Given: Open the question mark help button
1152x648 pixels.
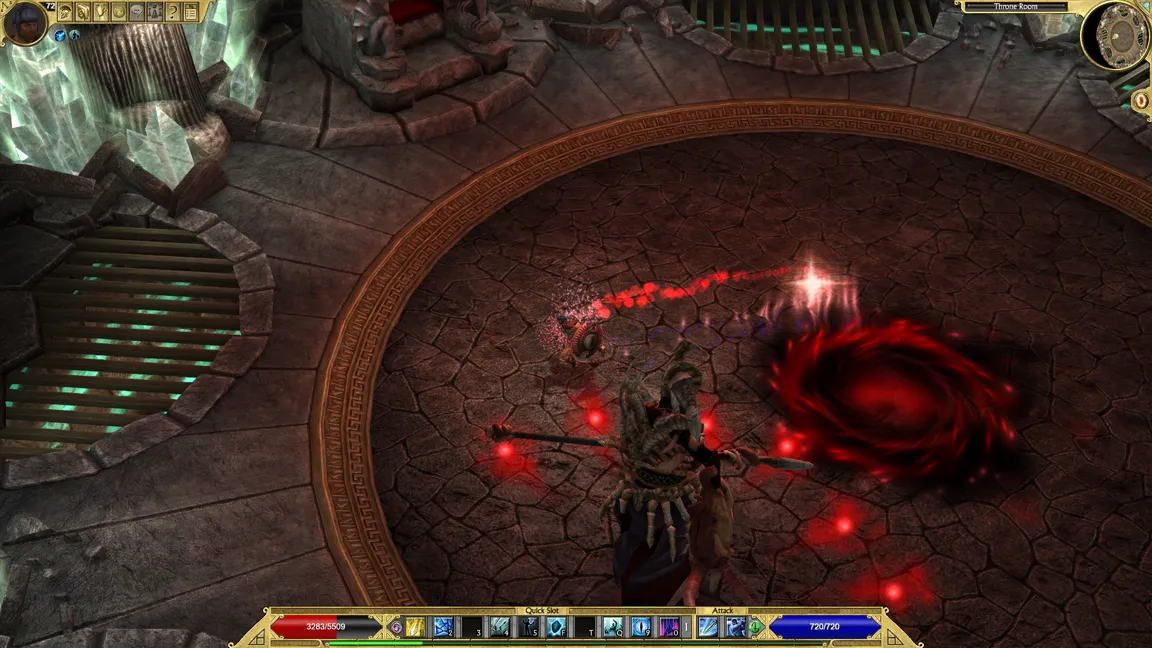Looking at the screenshot, I should 173,12.
